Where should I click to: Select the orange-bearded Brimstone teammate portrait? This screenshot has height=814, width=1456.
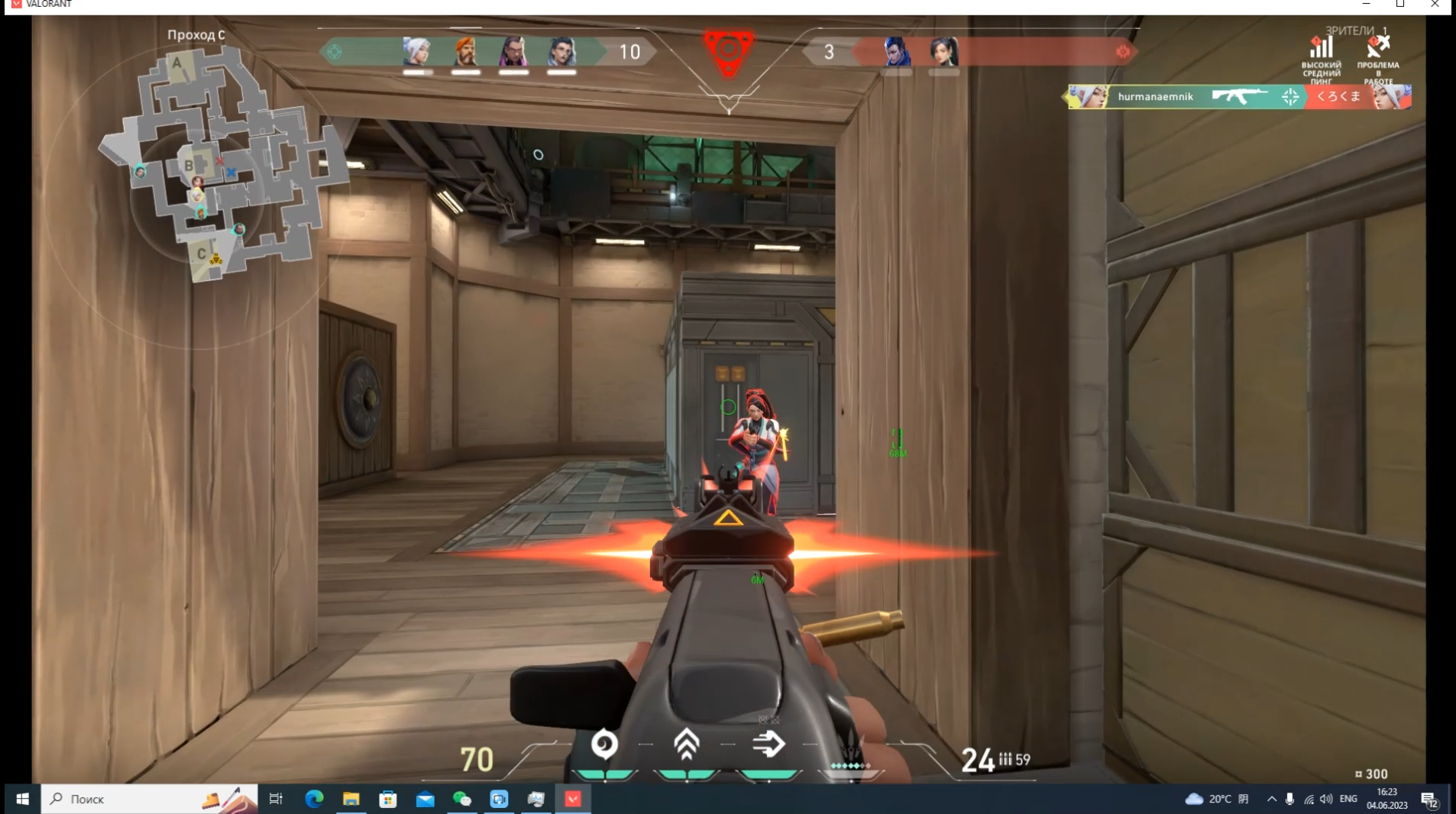465,52
